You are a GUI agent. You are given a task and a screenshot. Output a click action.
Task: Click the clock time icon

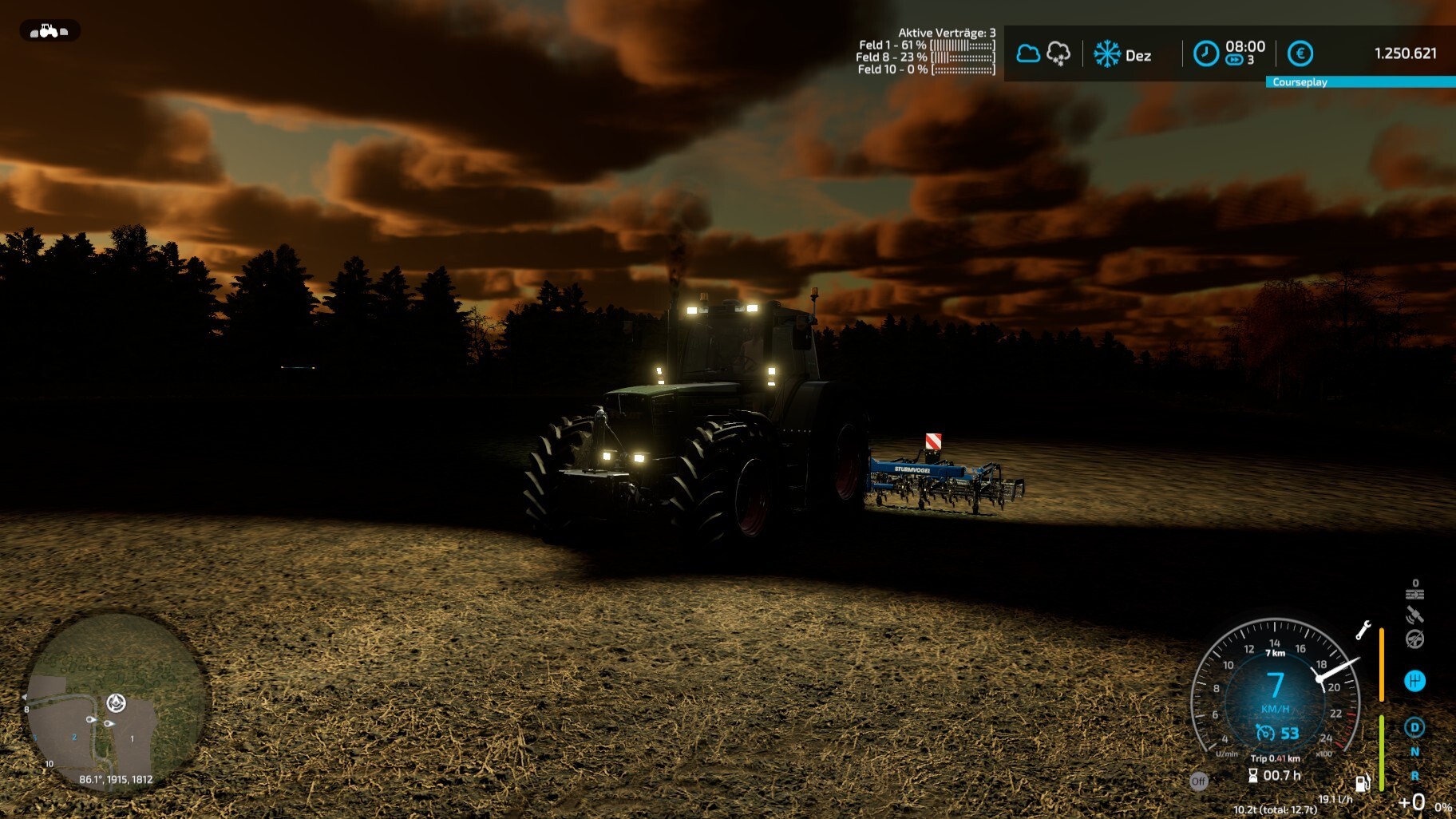tap(1205, 53)
